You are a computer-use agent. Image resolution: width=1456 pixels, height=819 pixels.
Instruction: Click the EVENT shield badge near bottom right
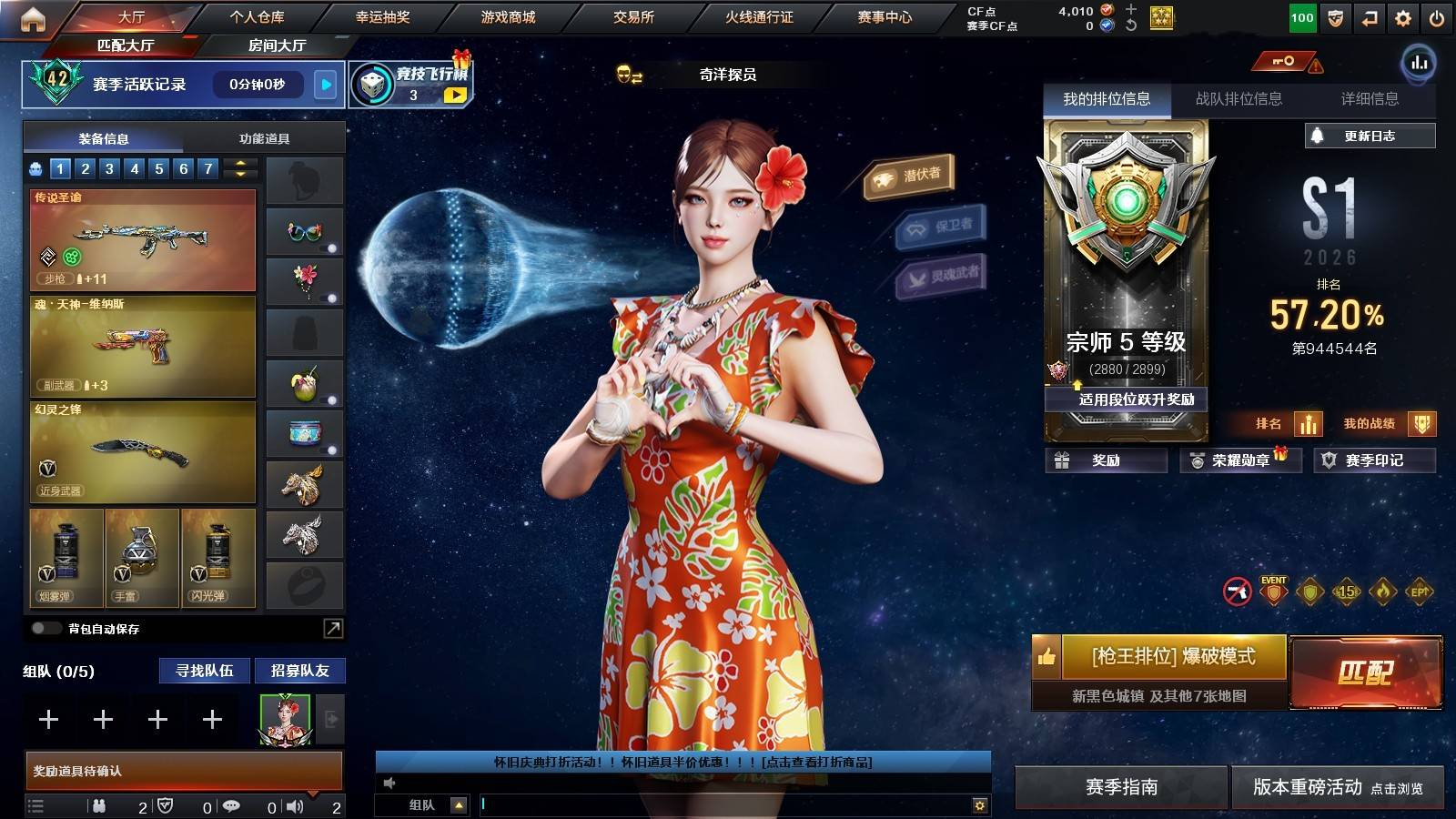point(1272,592)
